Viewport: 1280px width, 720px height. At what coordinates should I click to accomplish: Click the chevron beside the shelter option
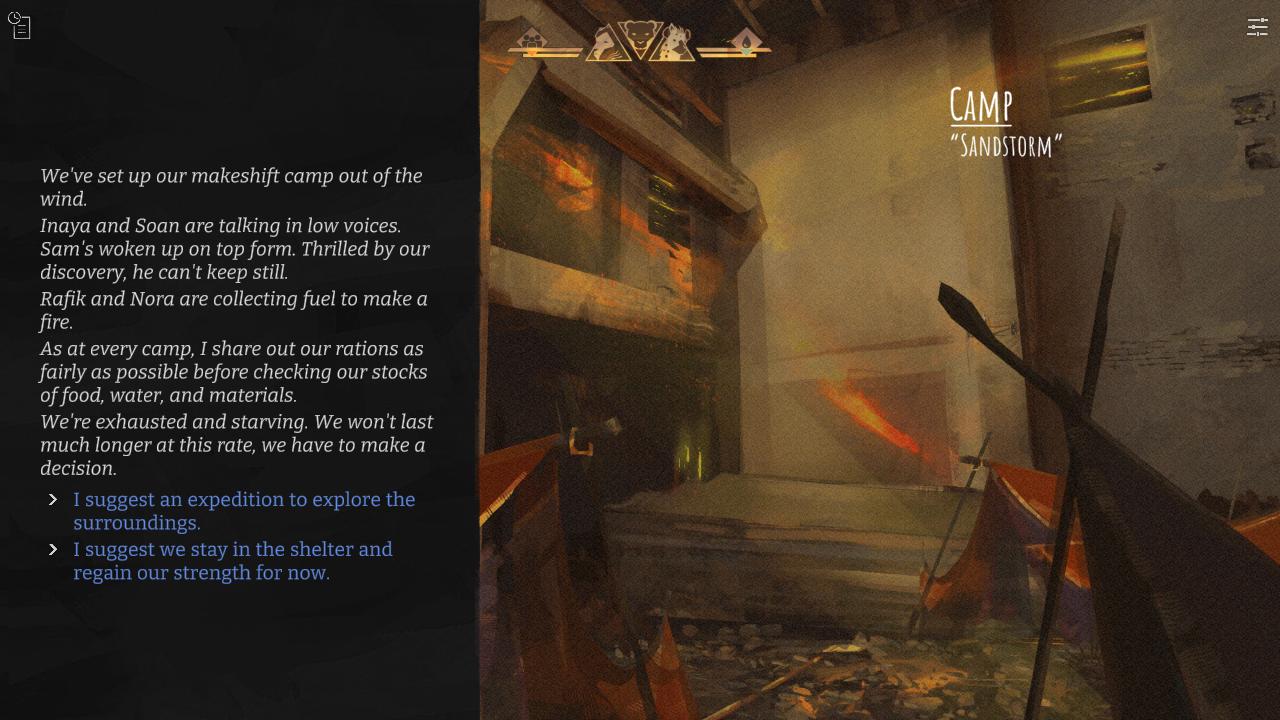[53, 549]
